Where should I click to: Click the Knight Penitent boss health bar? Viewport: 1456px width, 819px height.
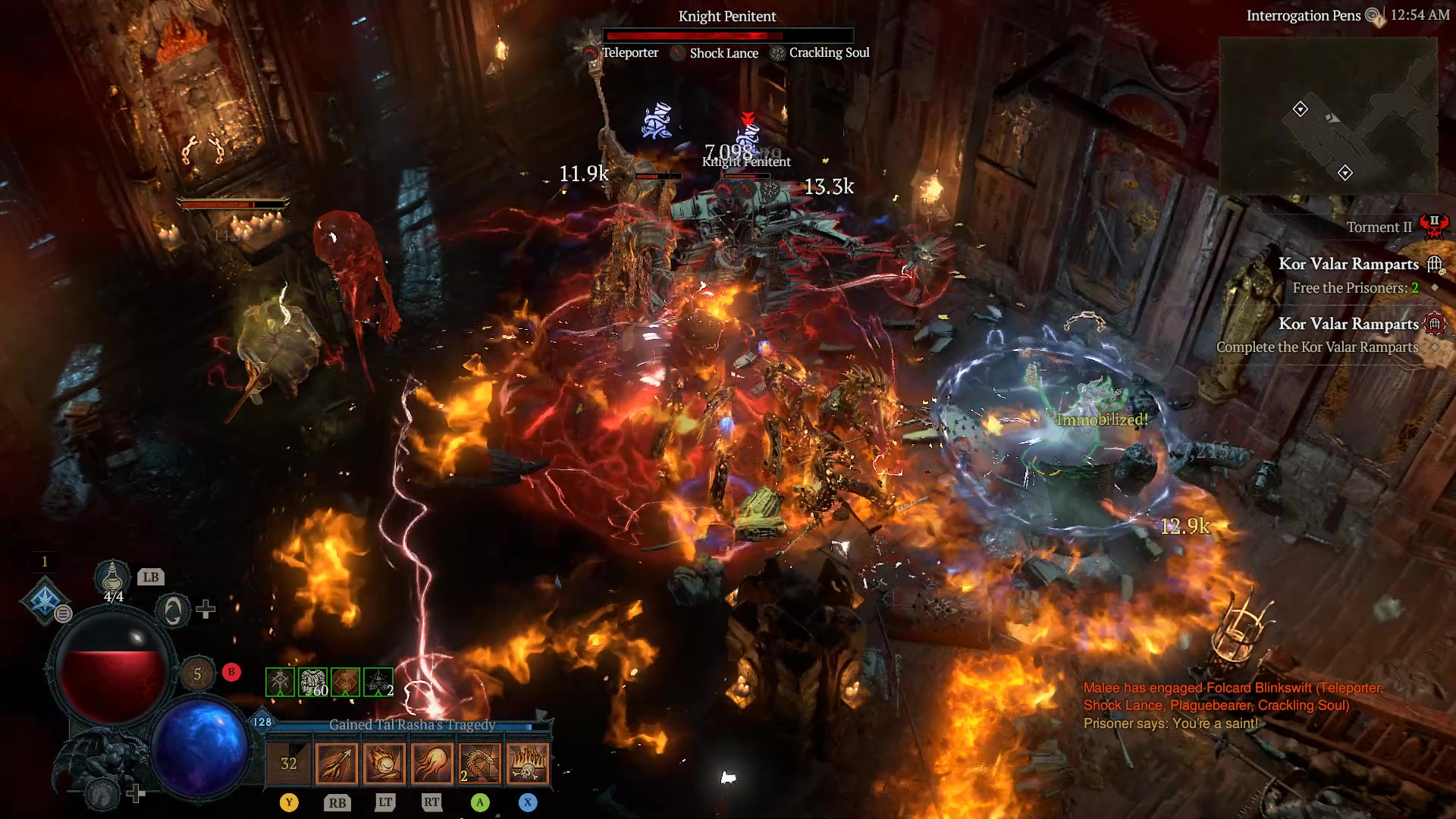pyautogui.click(x=728, y=35)
